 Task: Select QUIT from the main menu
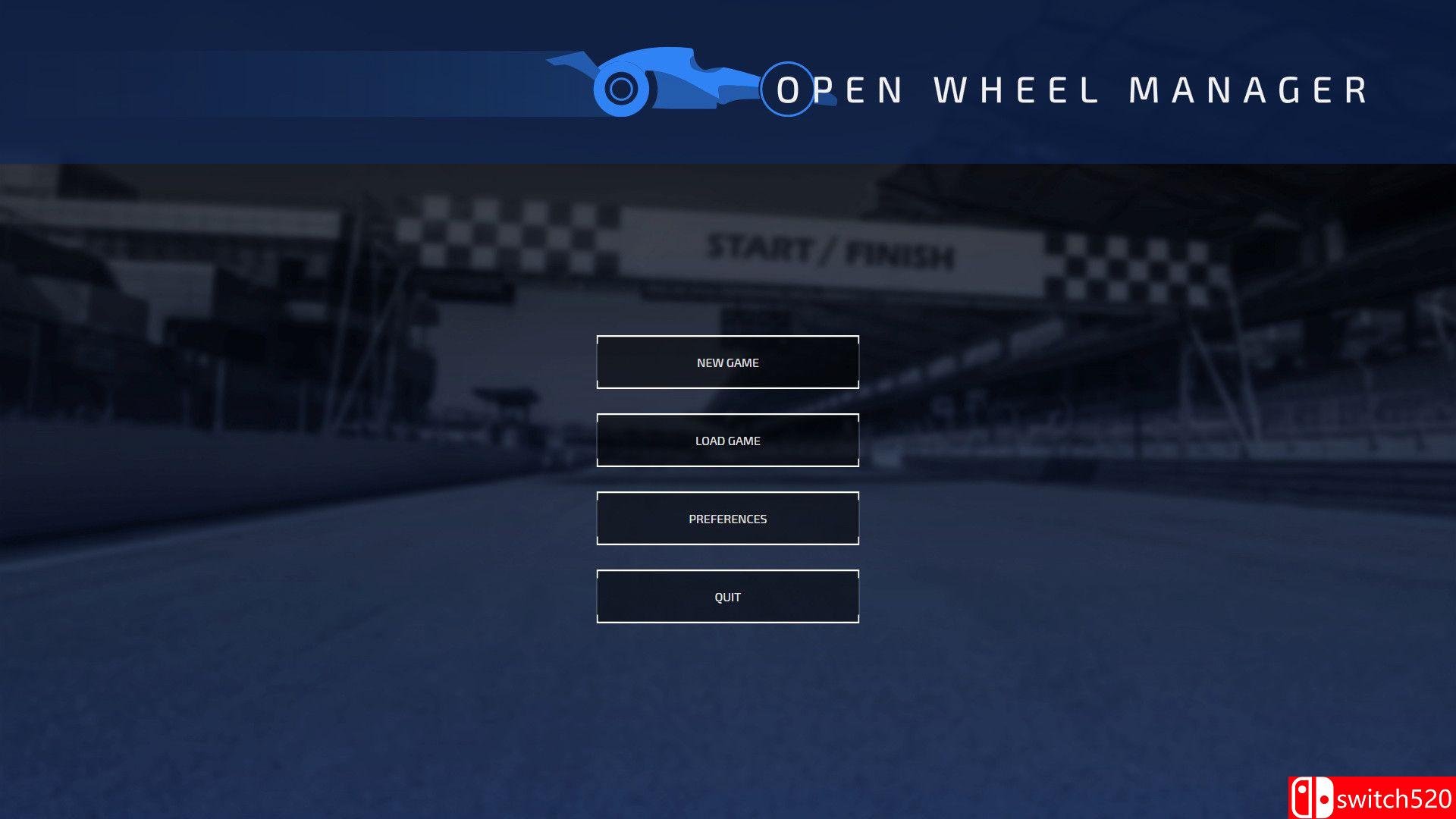pyautogui.click(x=727, y=596)
